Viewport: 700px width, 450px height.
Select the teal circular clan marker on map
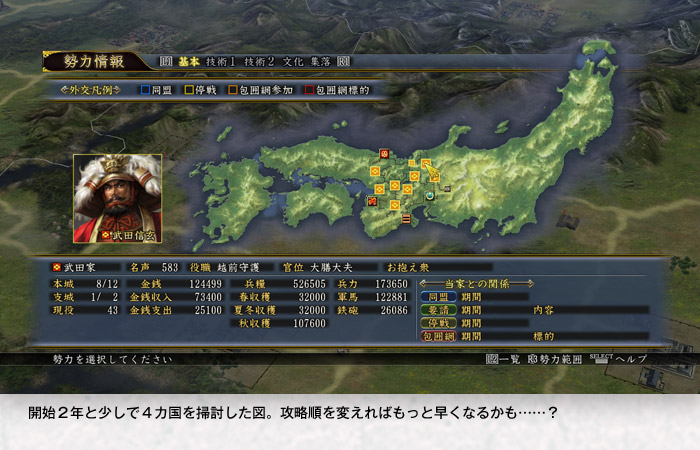(431, 196)
